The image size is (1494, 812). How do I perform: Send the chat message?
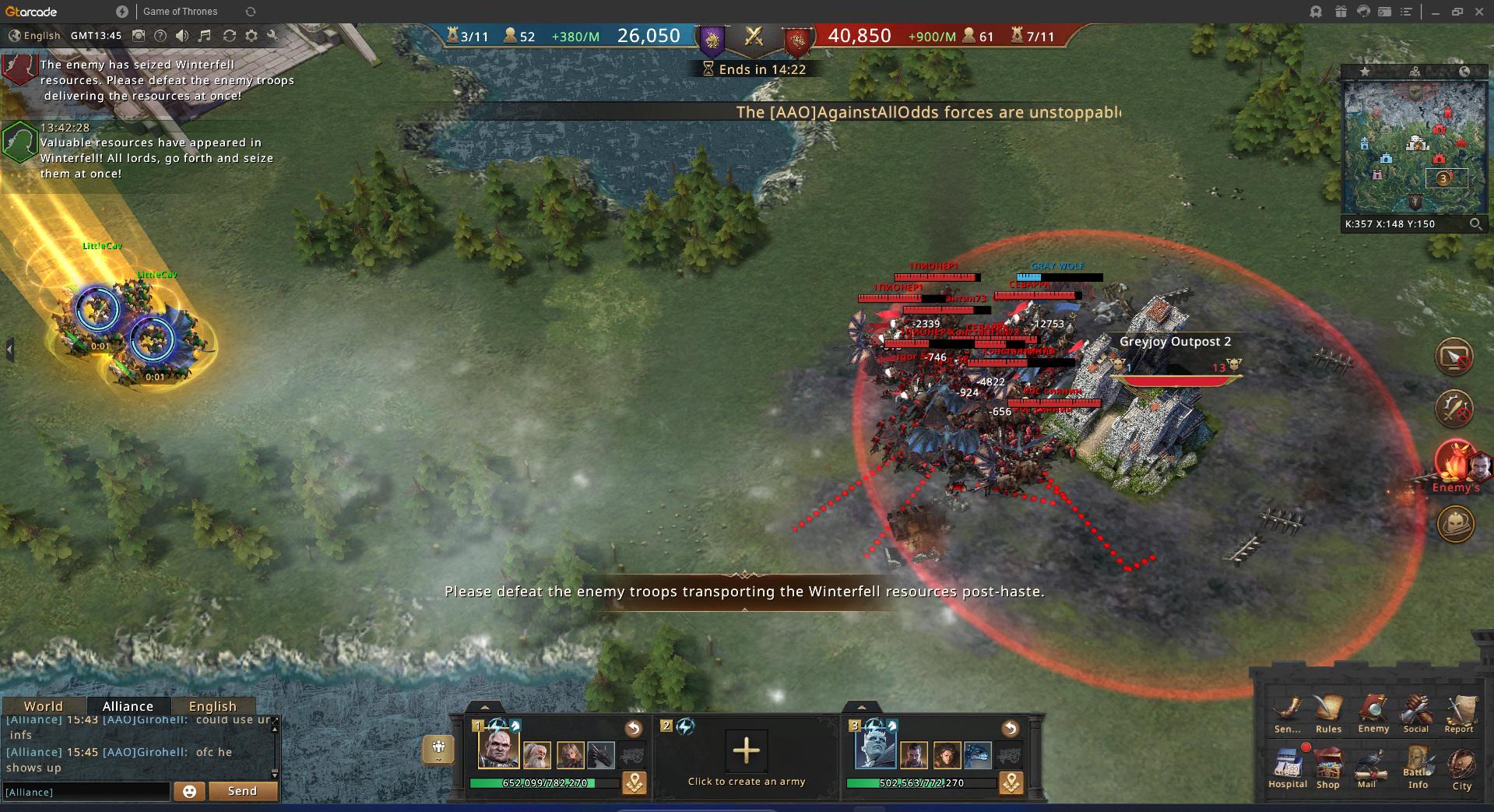tap(242, 791)
